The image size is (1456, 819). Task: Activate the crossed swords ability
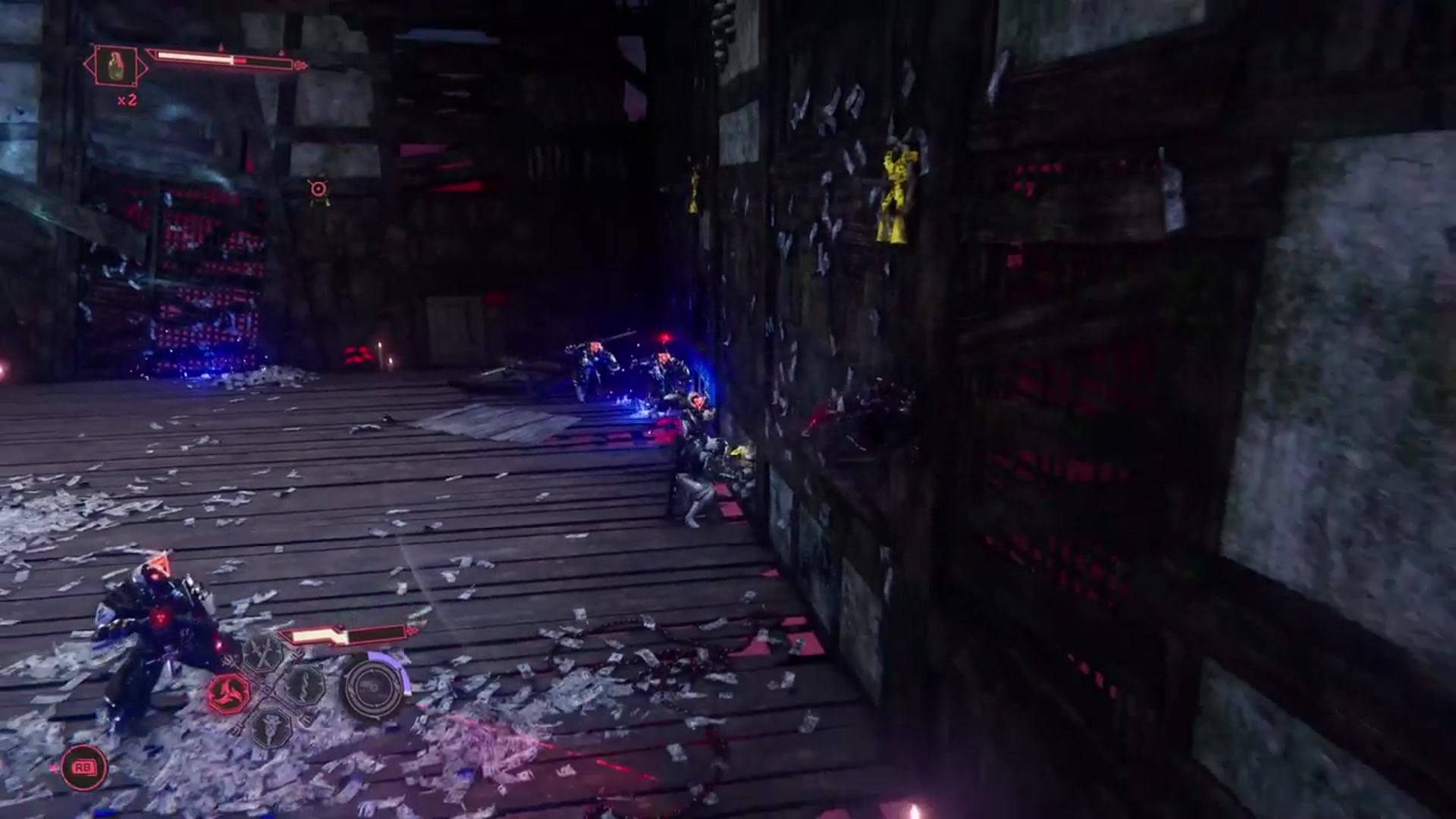tap(263, 653)
